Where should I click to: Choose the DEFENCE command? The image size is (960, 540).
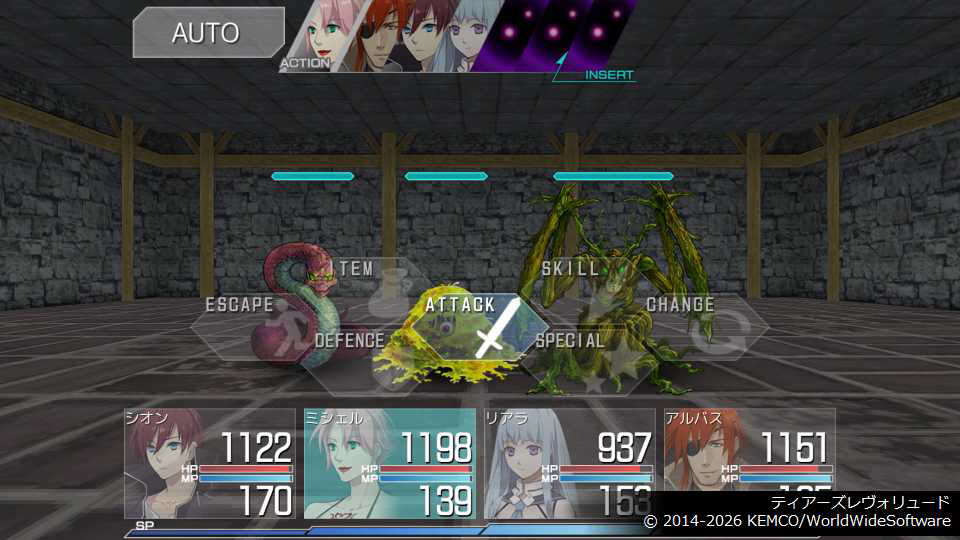(349, 341)
